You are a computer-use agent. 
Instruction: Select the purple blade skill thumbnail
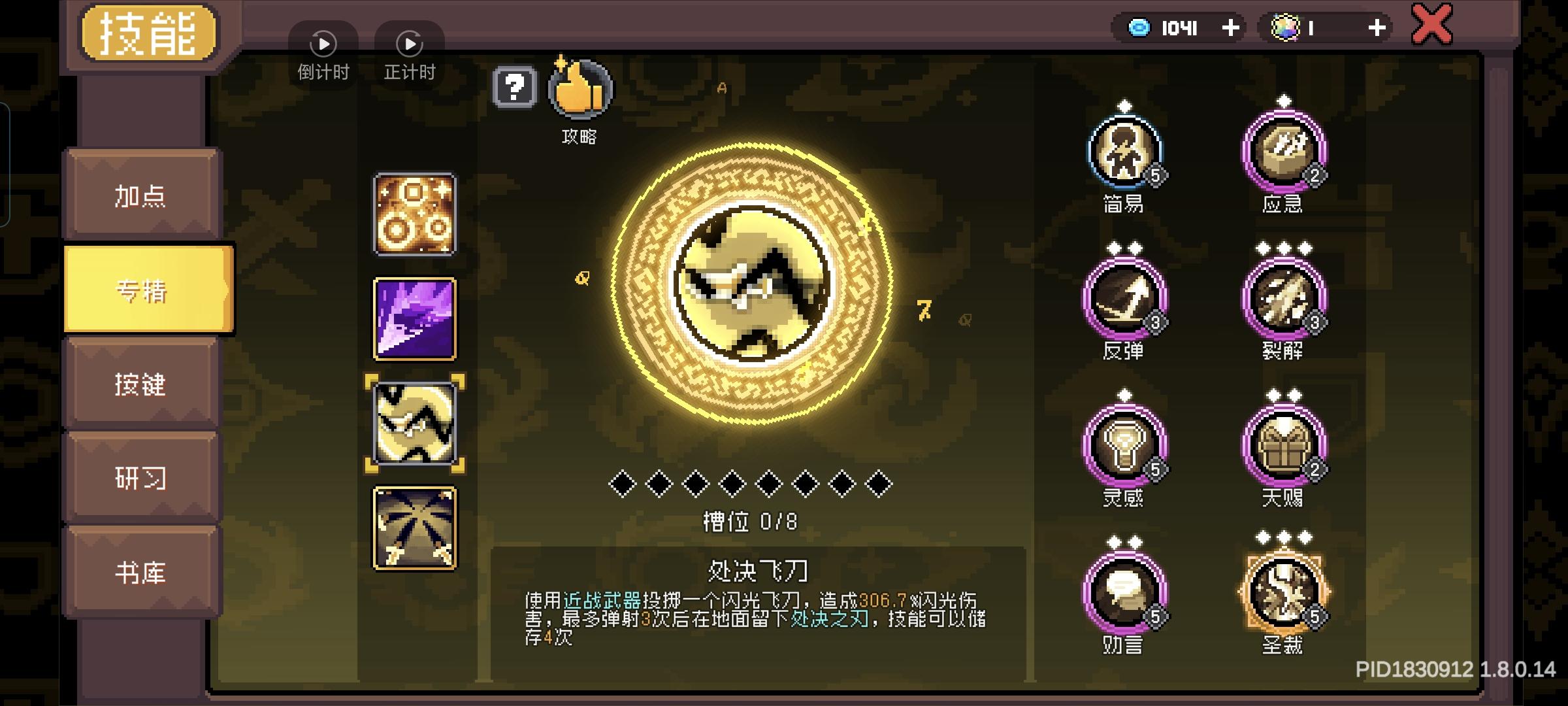click(x=413, y=318)
